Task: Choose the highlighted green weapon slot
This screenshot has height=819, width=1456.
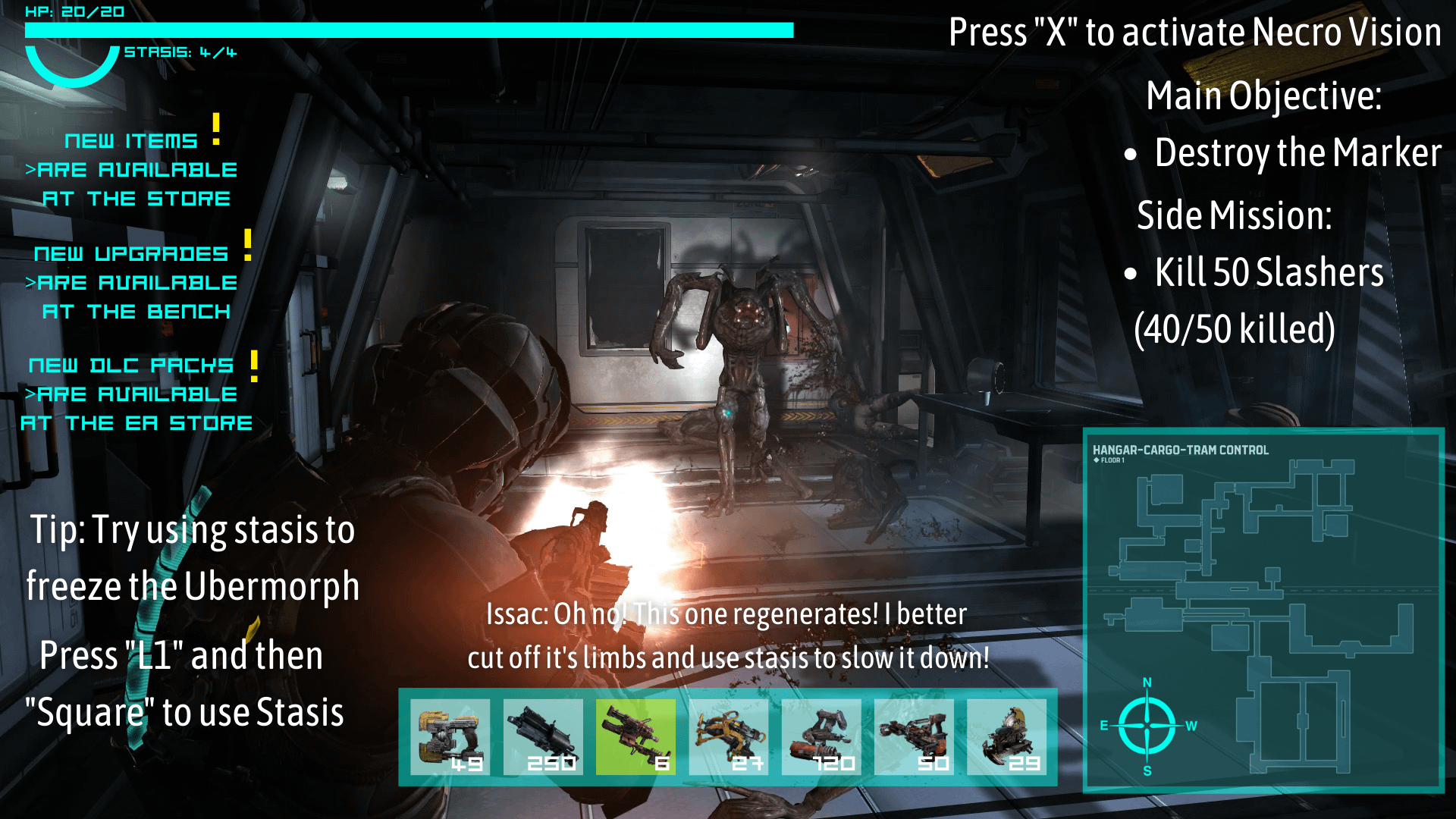Action: pos(635,736)
